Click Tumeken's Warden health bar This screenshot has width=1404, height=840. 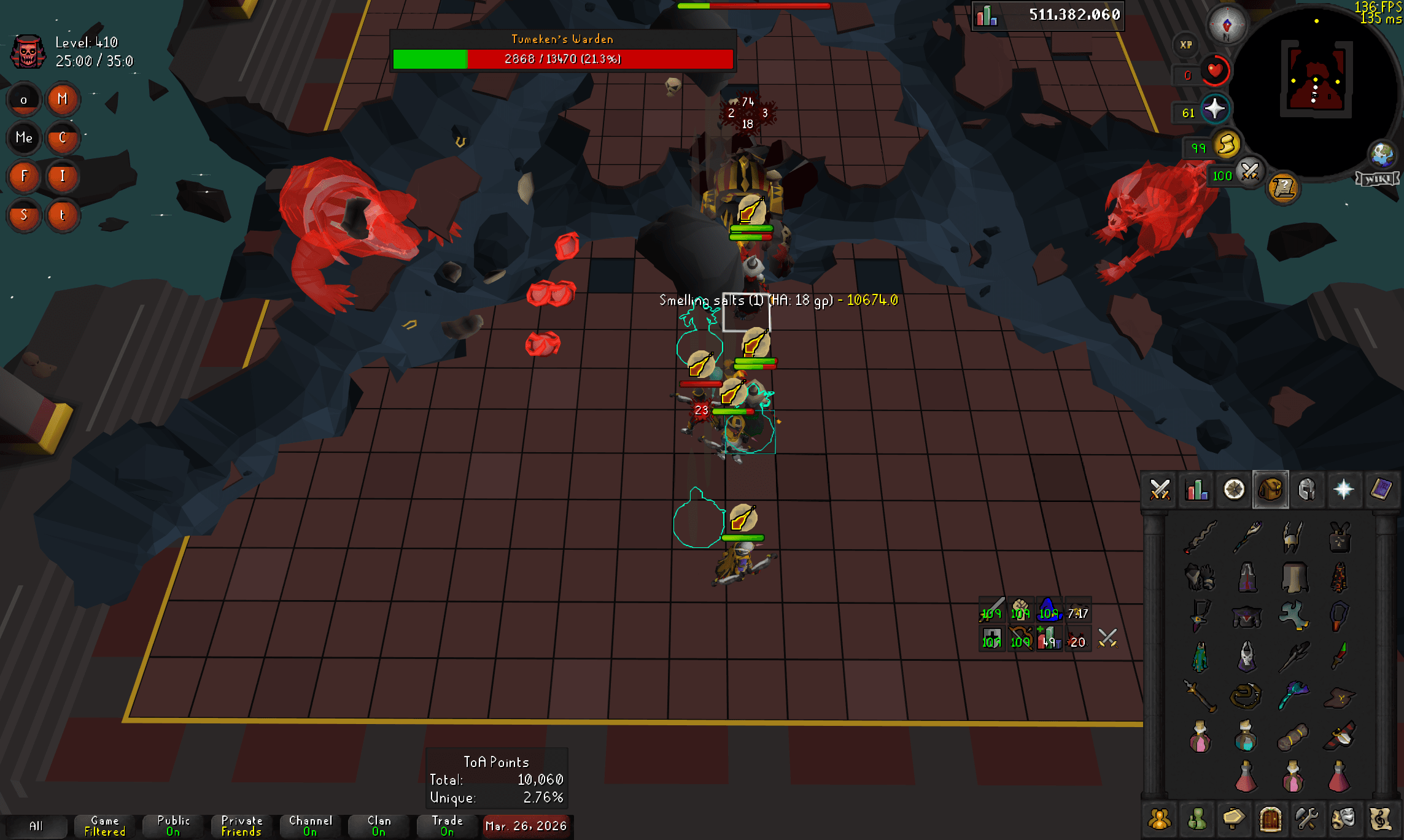562,59
